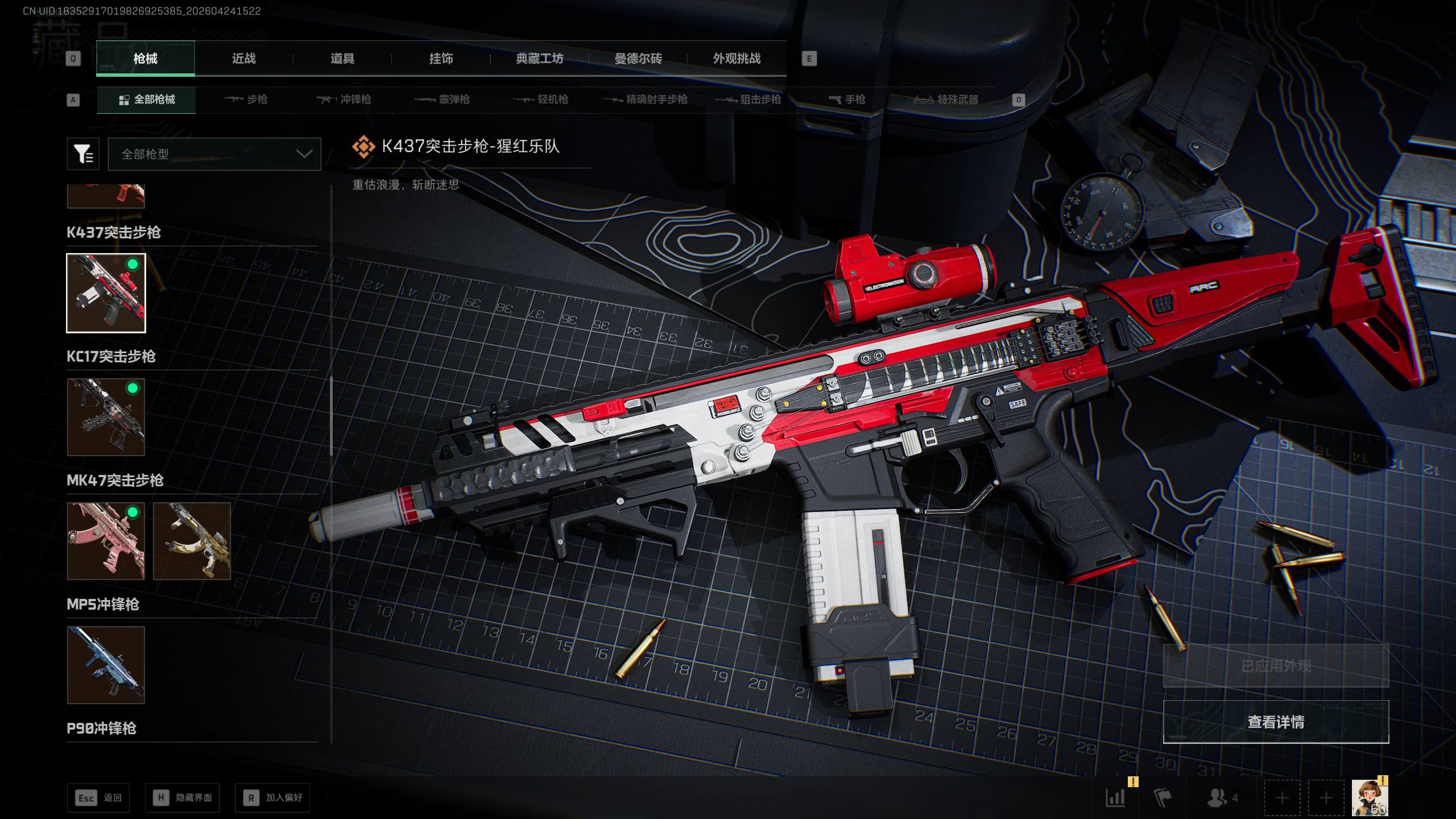Show 手枪 pistols category
The image size is (1456, 819).
pos(847,100)
